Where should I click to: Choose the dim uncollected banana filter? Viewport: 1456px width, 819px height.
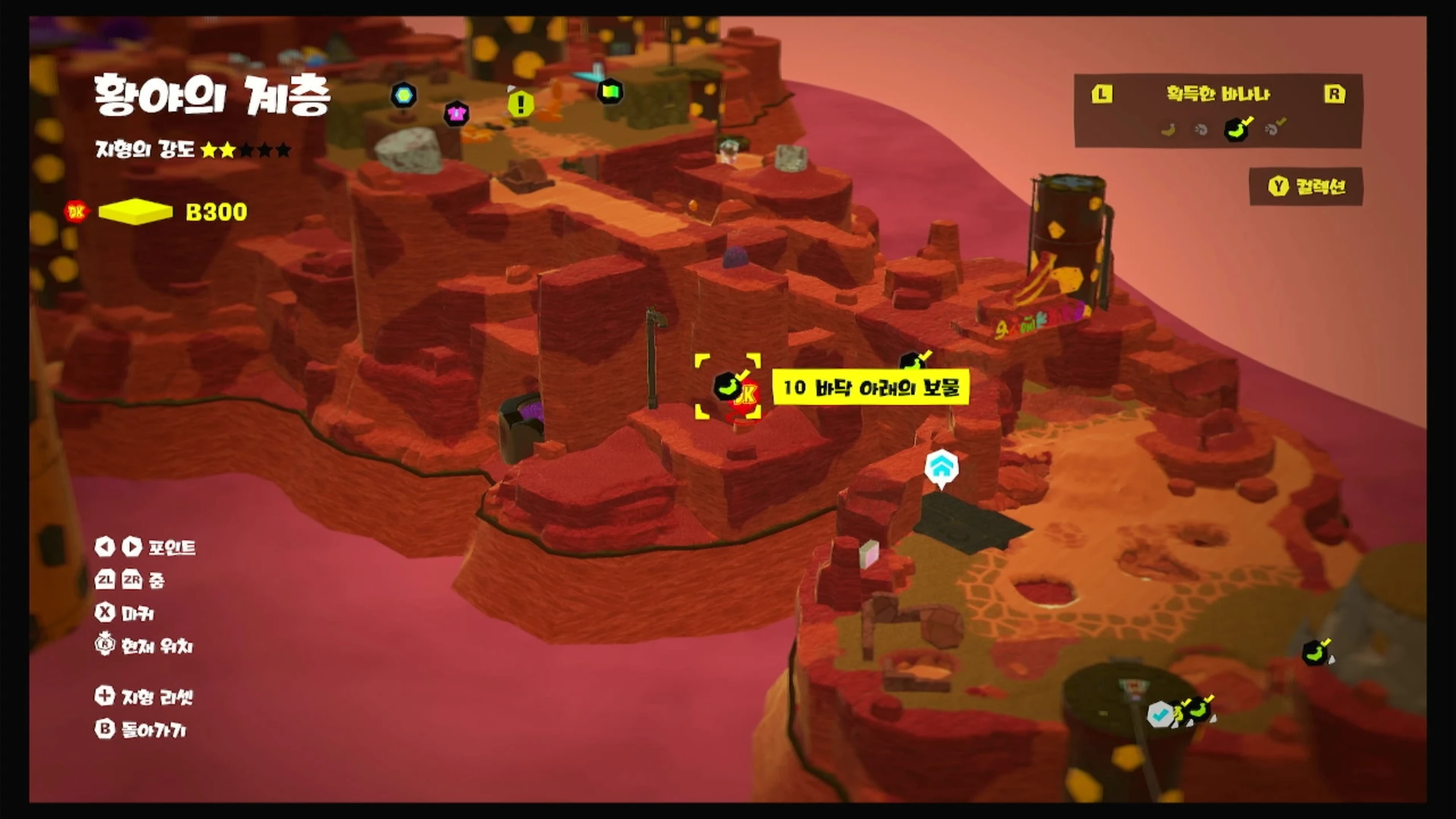(1168, 130)
